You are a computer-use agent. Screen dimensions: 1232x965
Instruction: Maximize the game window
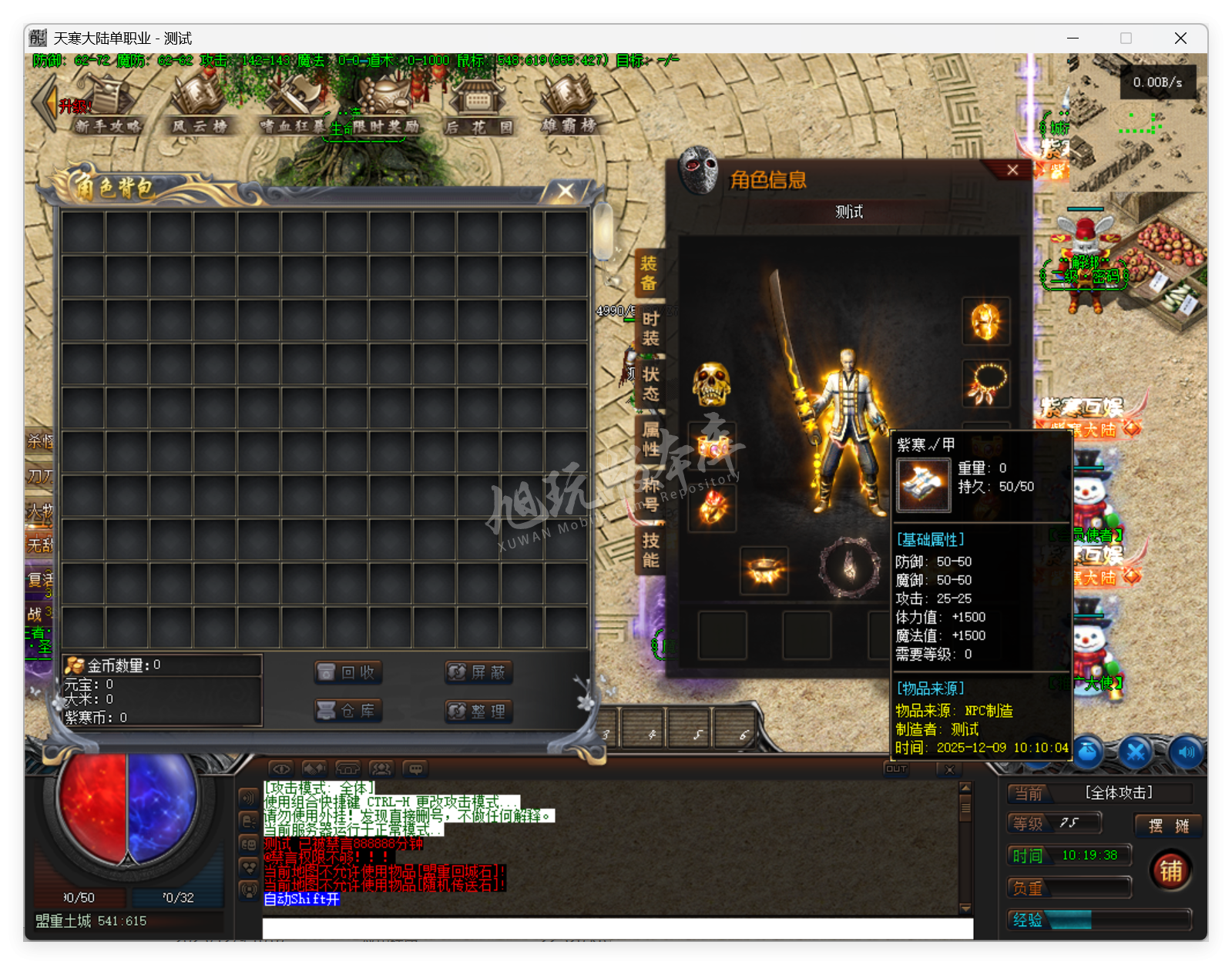point(1126,39)
